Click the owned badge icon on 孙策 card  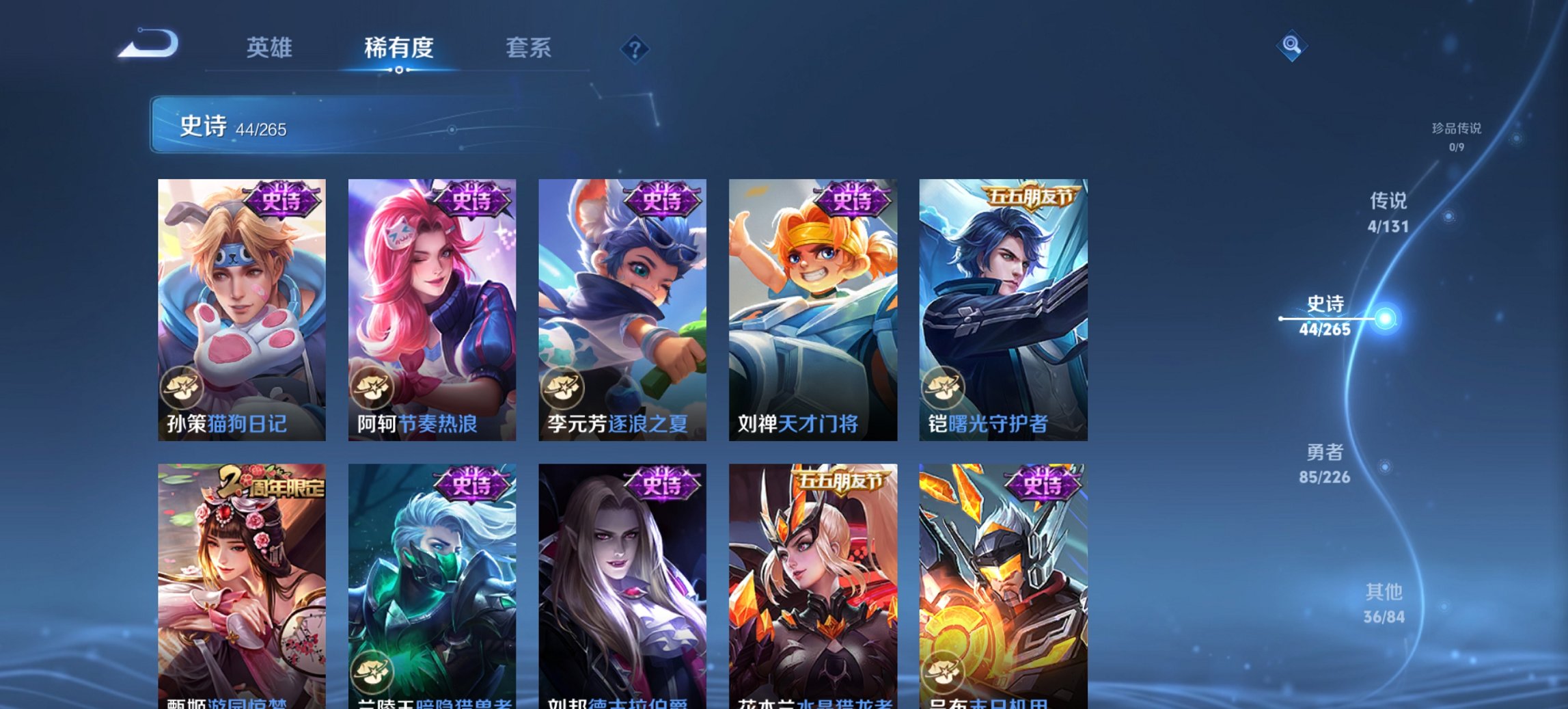181,386
